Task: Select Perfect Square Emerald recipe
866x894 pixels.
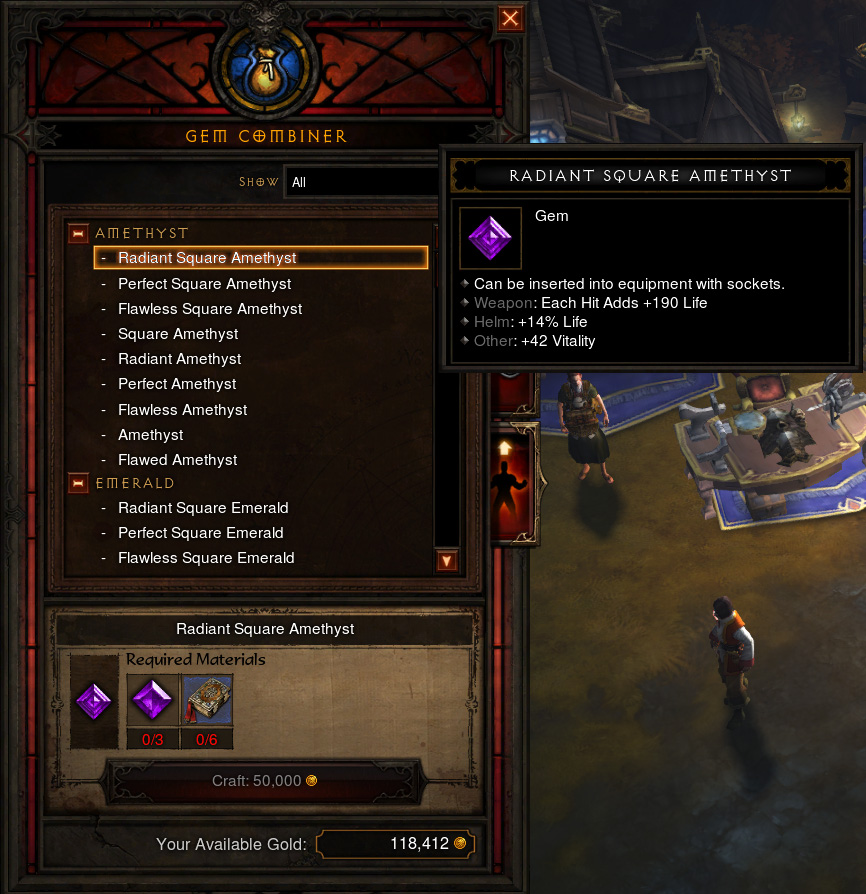Action: point(201,533)
